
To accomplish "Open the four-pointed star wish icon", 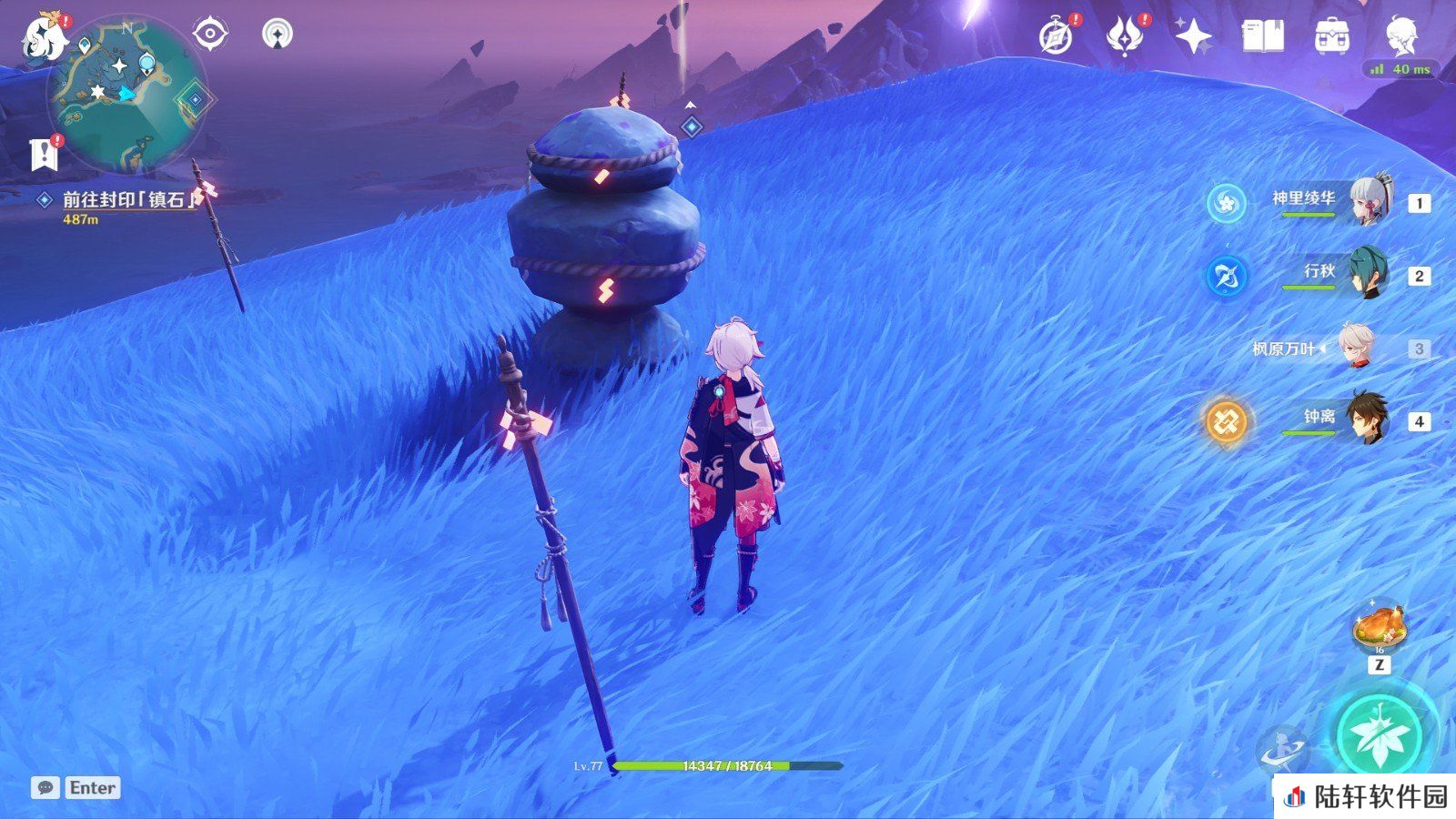I will [x=1193, y=37].
